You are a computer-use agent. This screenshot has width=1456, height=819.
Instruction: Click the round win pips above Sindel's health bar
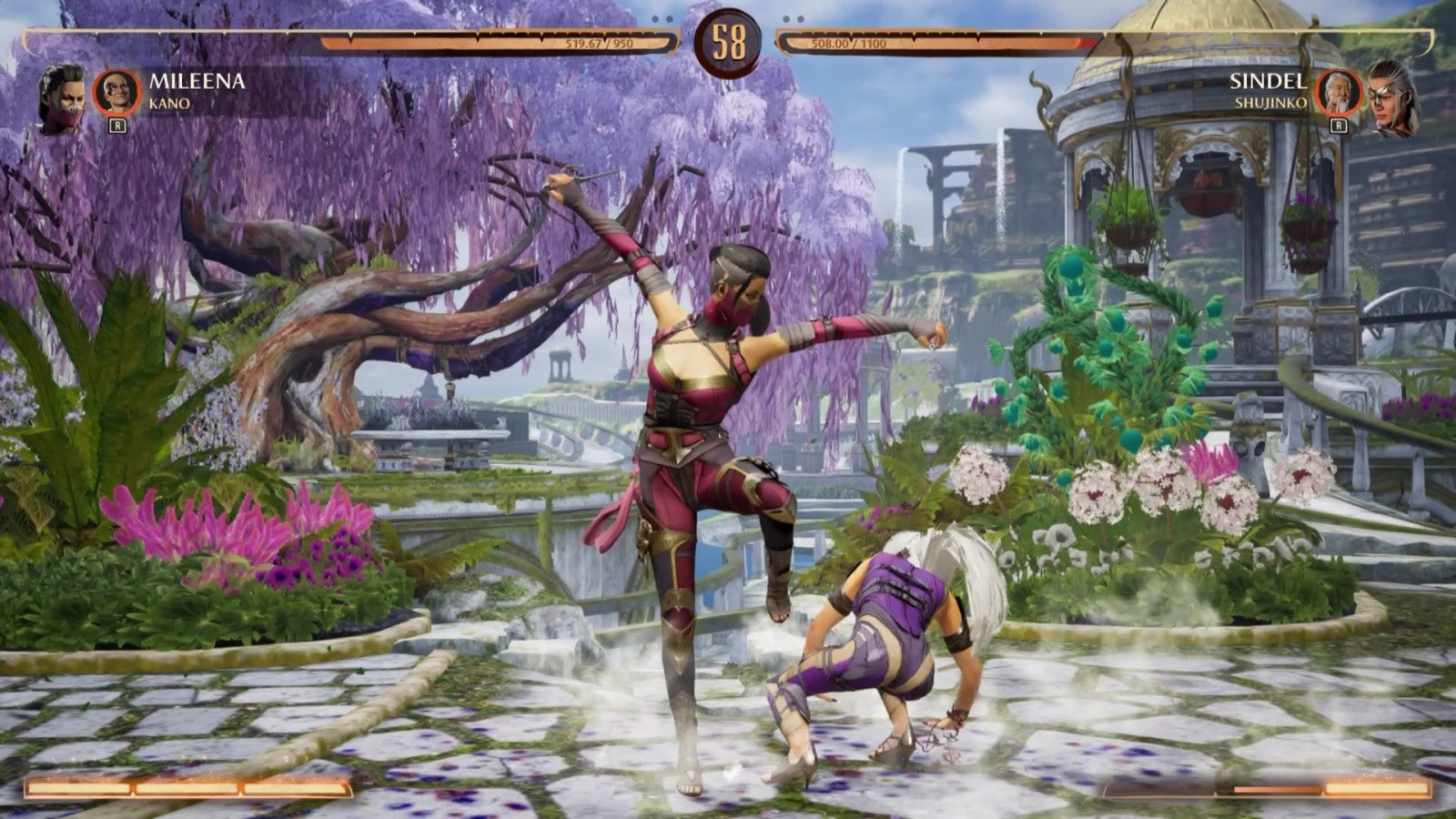point(794,17)
